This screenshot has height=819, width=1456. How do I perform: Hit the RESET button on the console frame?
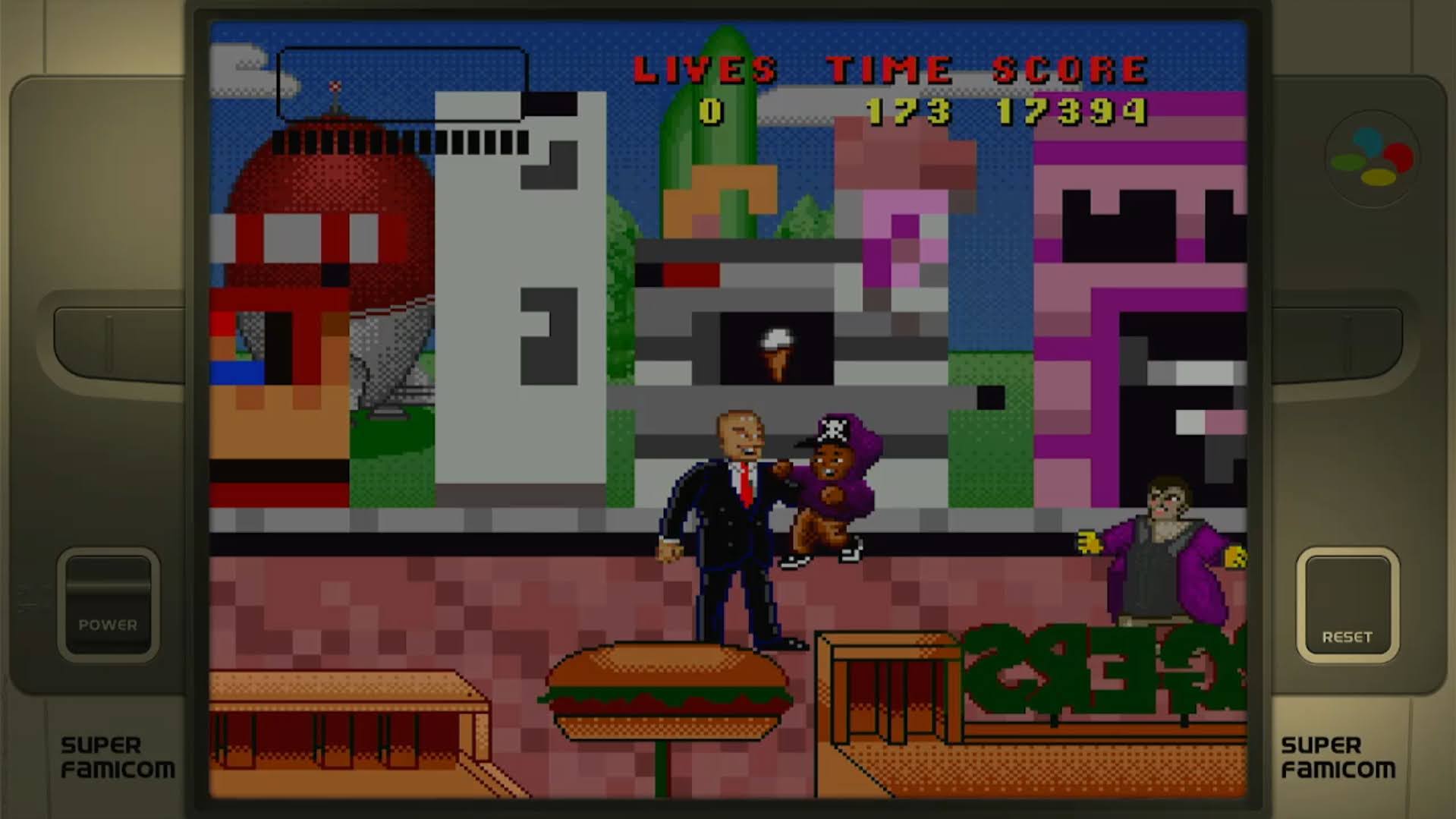tap(1348, 605)
